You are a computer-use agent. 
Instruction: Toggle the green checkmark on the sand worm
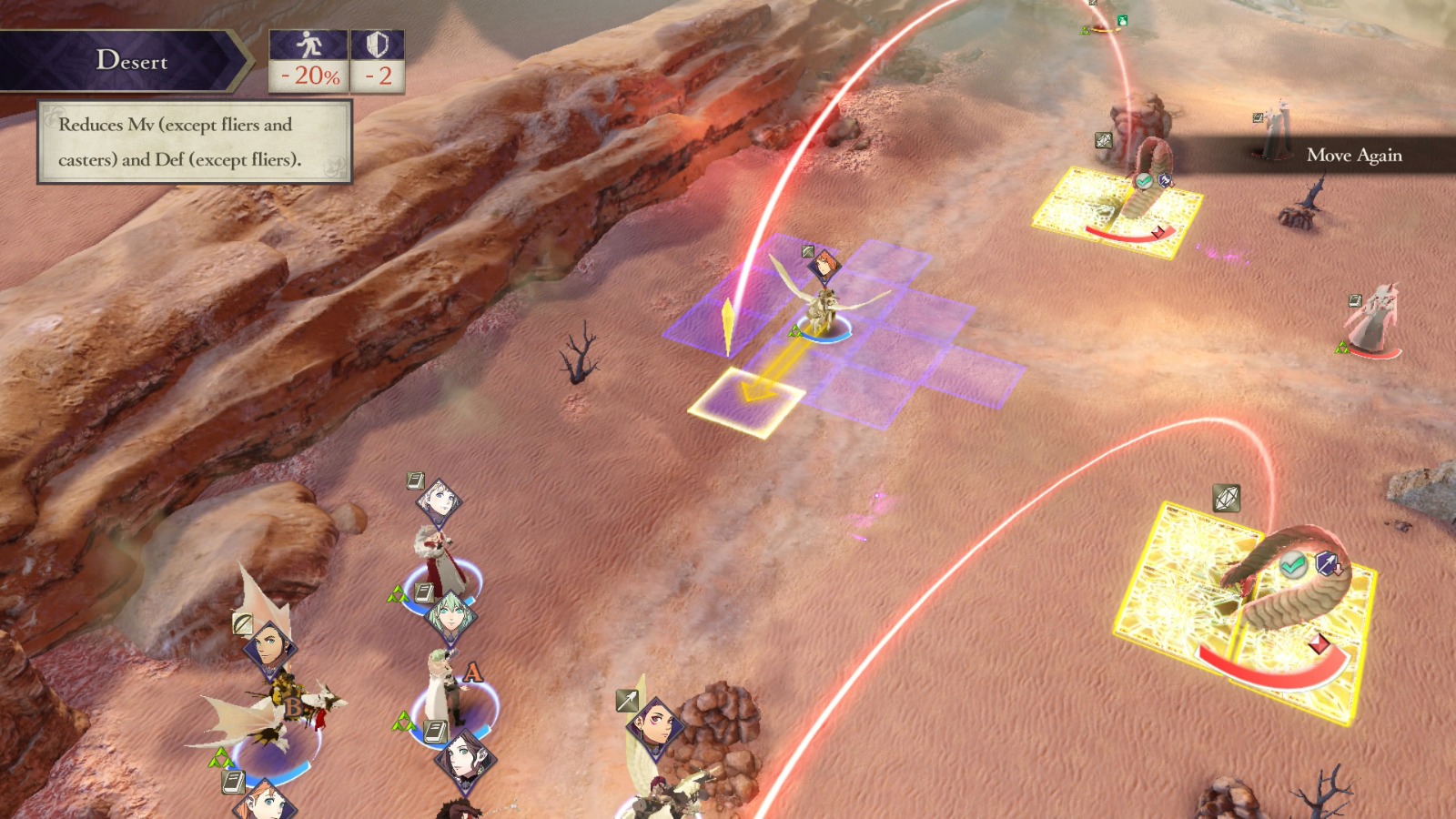pos(1293,564)
